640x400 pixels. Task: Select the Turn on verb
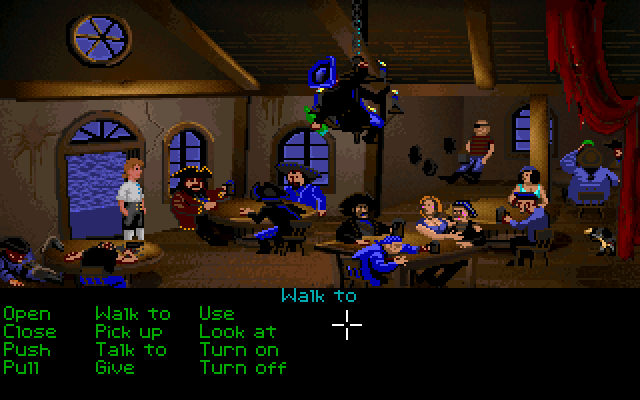[238, 350]
